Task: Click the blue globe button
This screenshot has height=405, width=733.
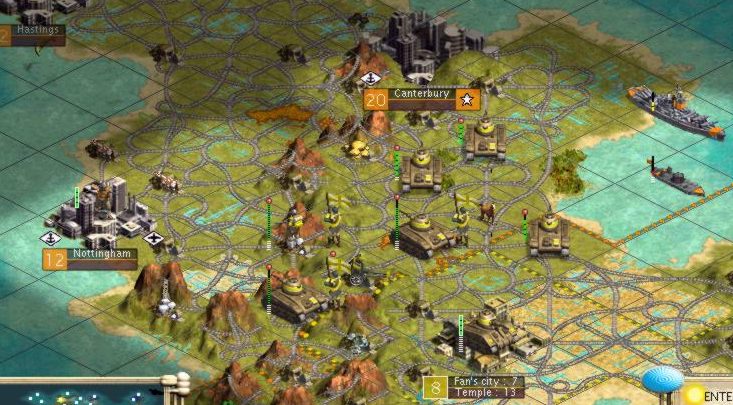Action: pos(661,381)
